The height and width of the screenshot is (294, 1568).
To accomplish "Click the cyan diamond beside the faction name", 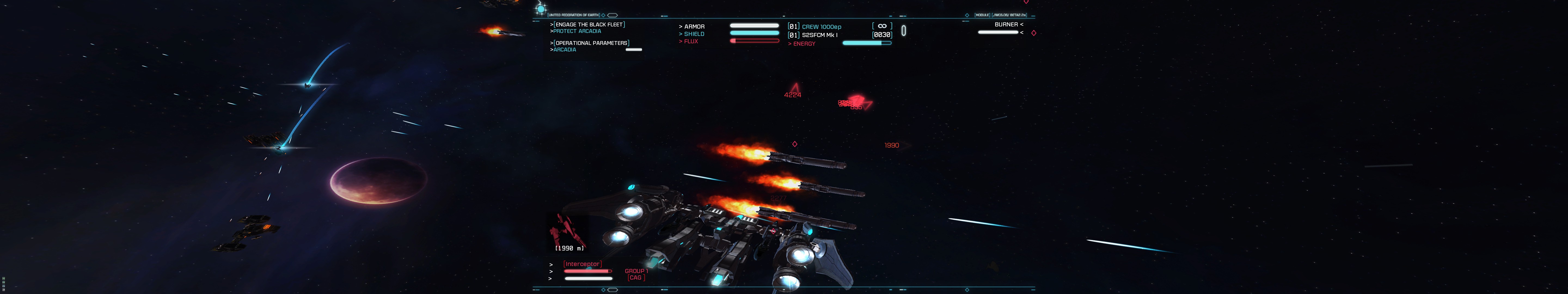I will pyautogui.click(x=603, y=15).
